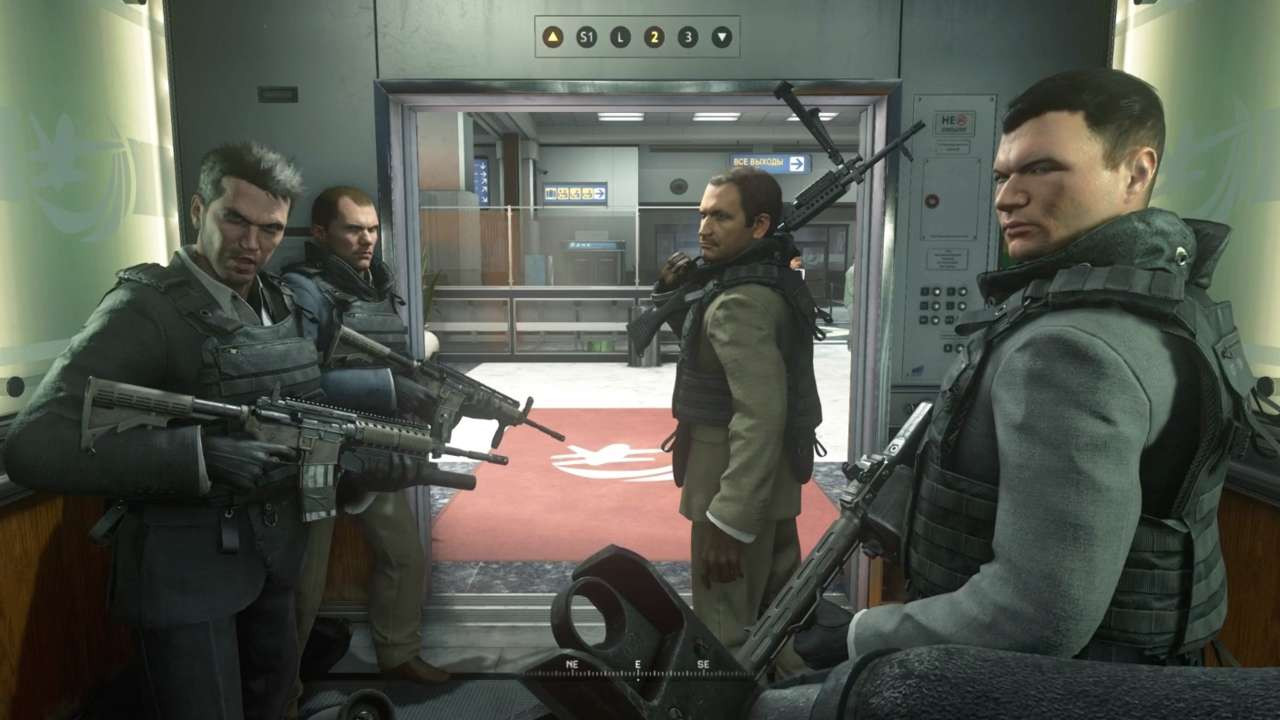This screenshot has height=720, width=1280.
Task: Click the down-arrow elevator indicator
Action: tap(722, 37)
